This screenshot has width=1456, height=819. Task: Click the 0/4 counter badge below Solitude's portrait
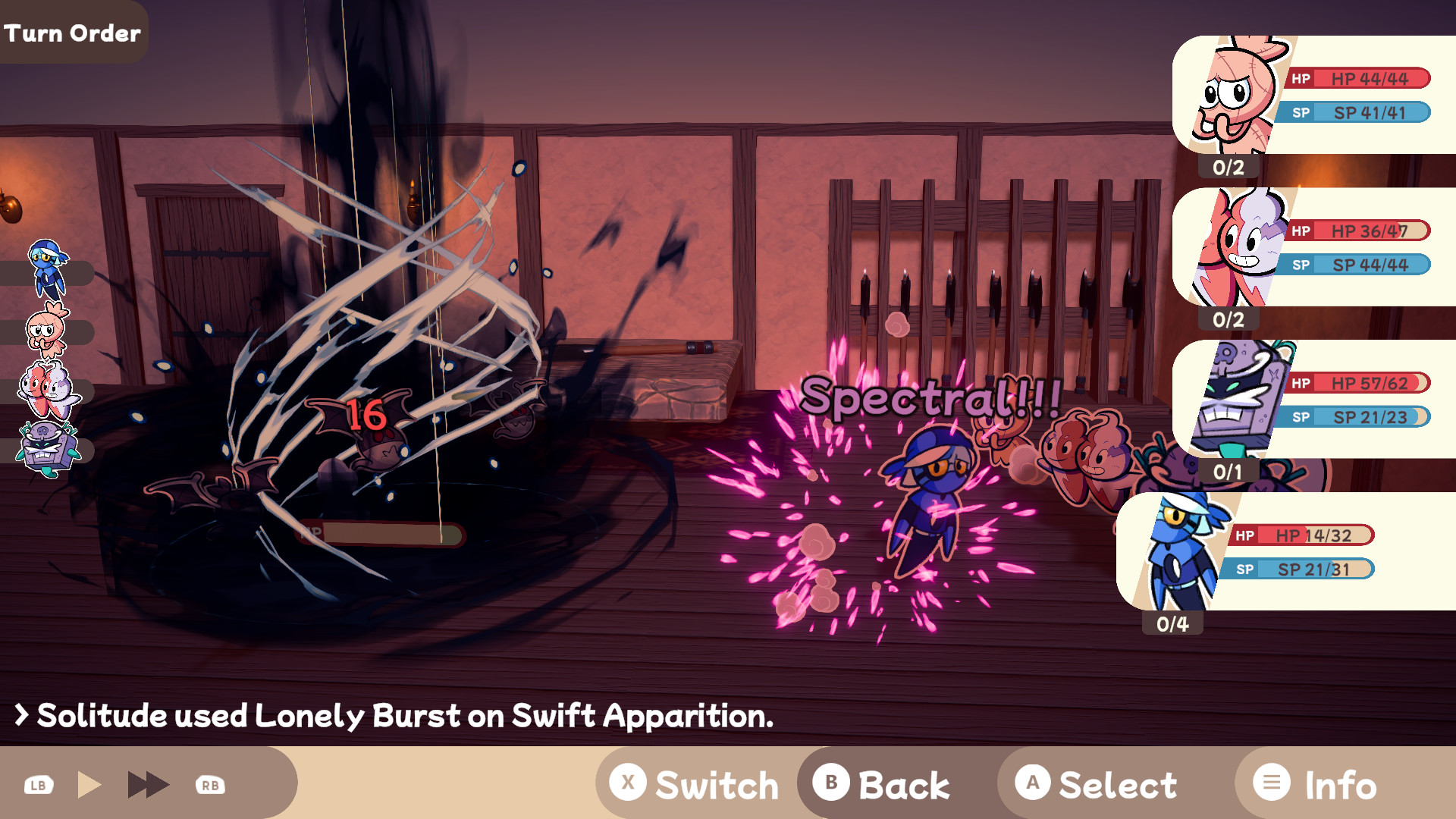tap(1172, 624)
